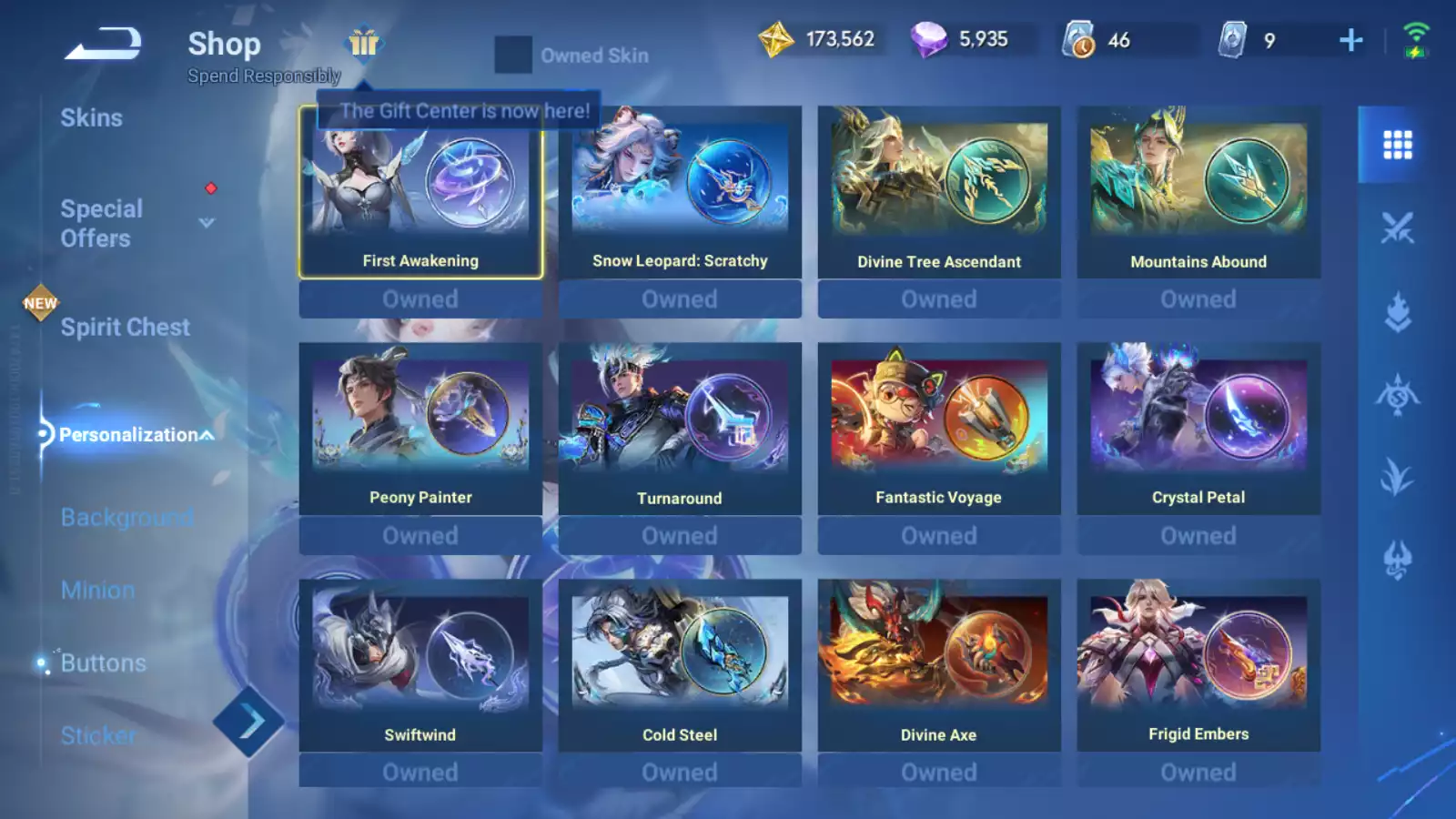The image size is (1456, 819).
Task: Tap the plus button to add tickets
Action: pyautogui.click(x=1351, y=40)
